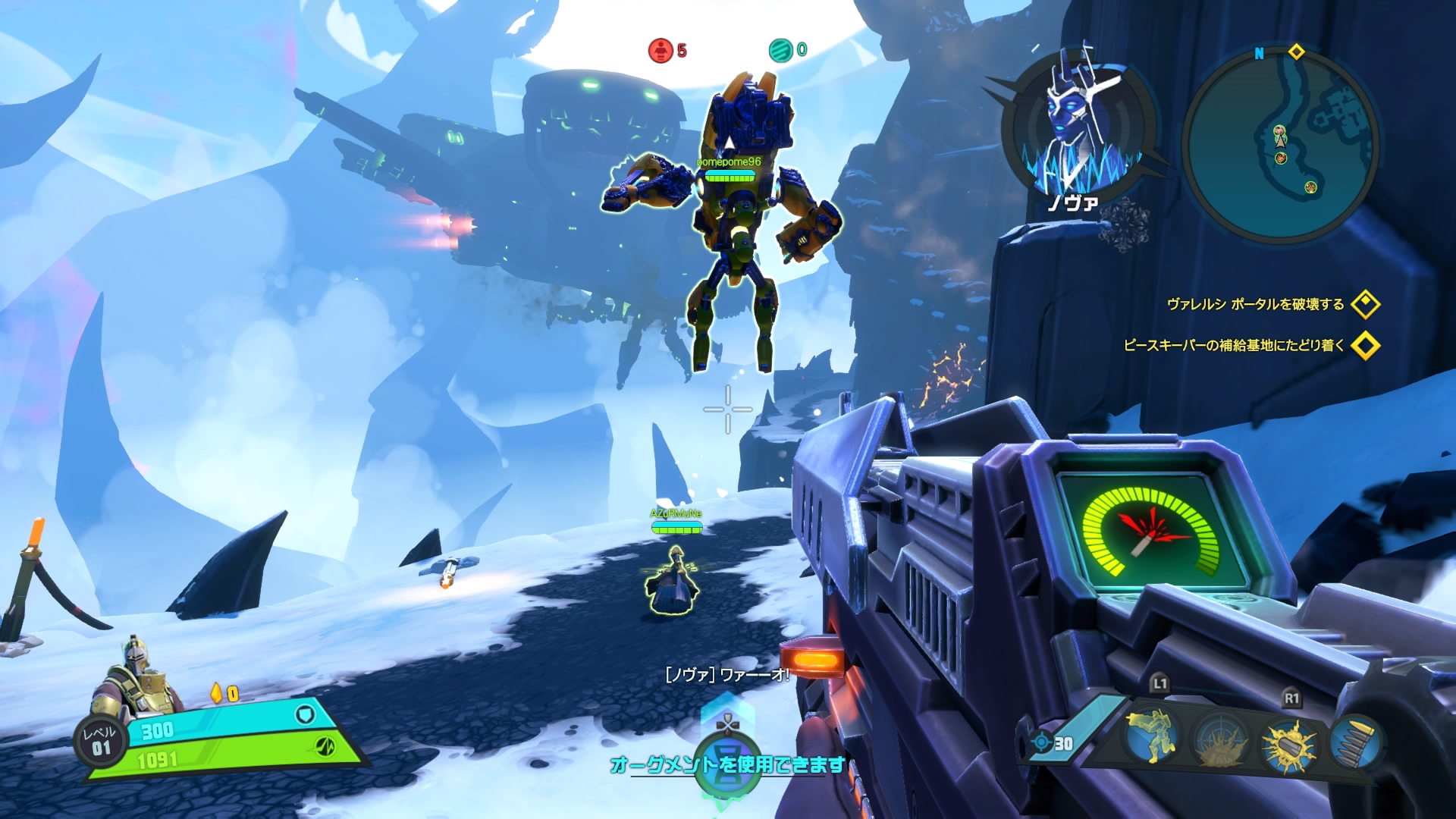The height and width of the screenshot is (819, 1456).
Task: Select the greyed-out target explosion ultimate icon
Action: point(1220,741)
